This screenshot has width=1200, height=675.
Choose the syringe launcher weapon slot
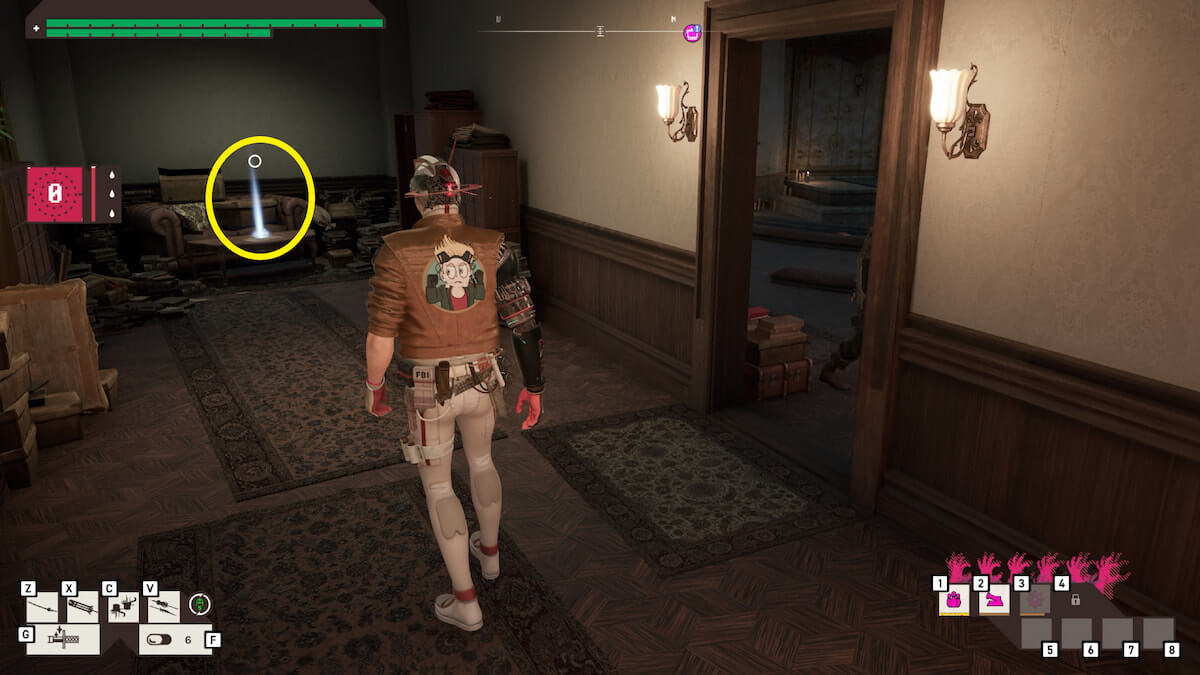pyautogui.click(x=82, y=607)
